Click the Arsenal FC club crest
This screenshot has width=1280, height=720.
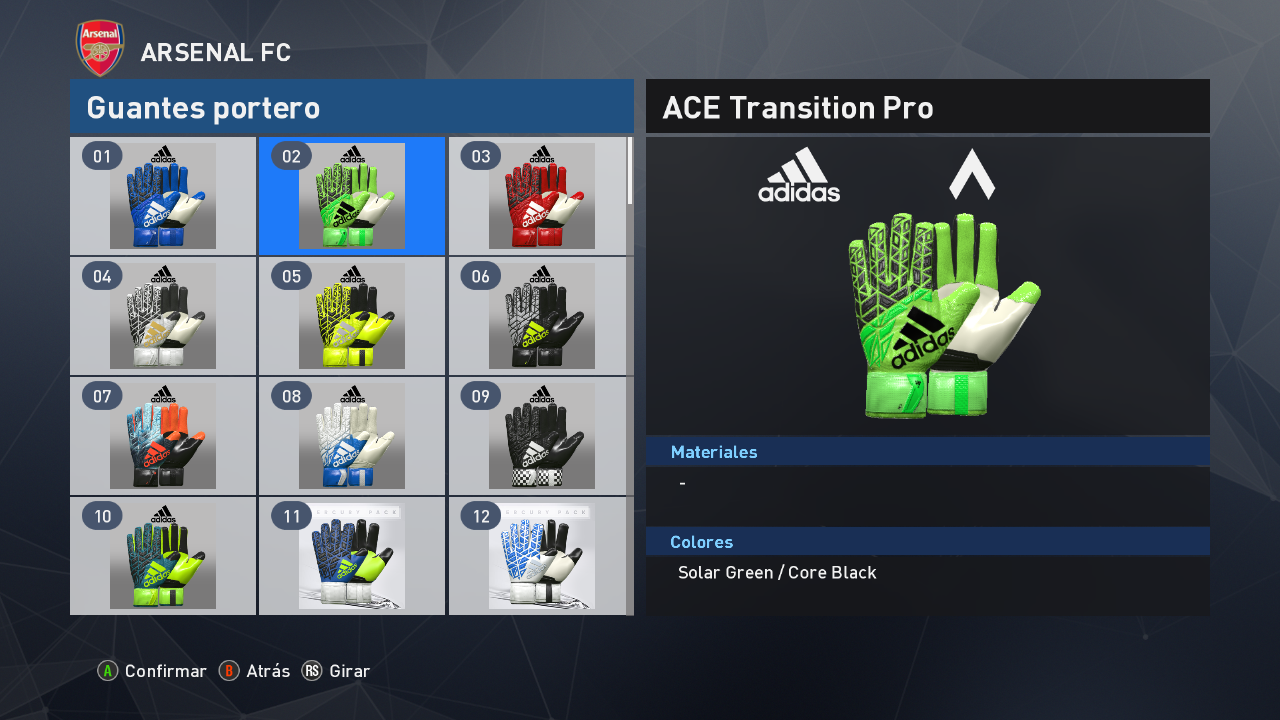100,48
